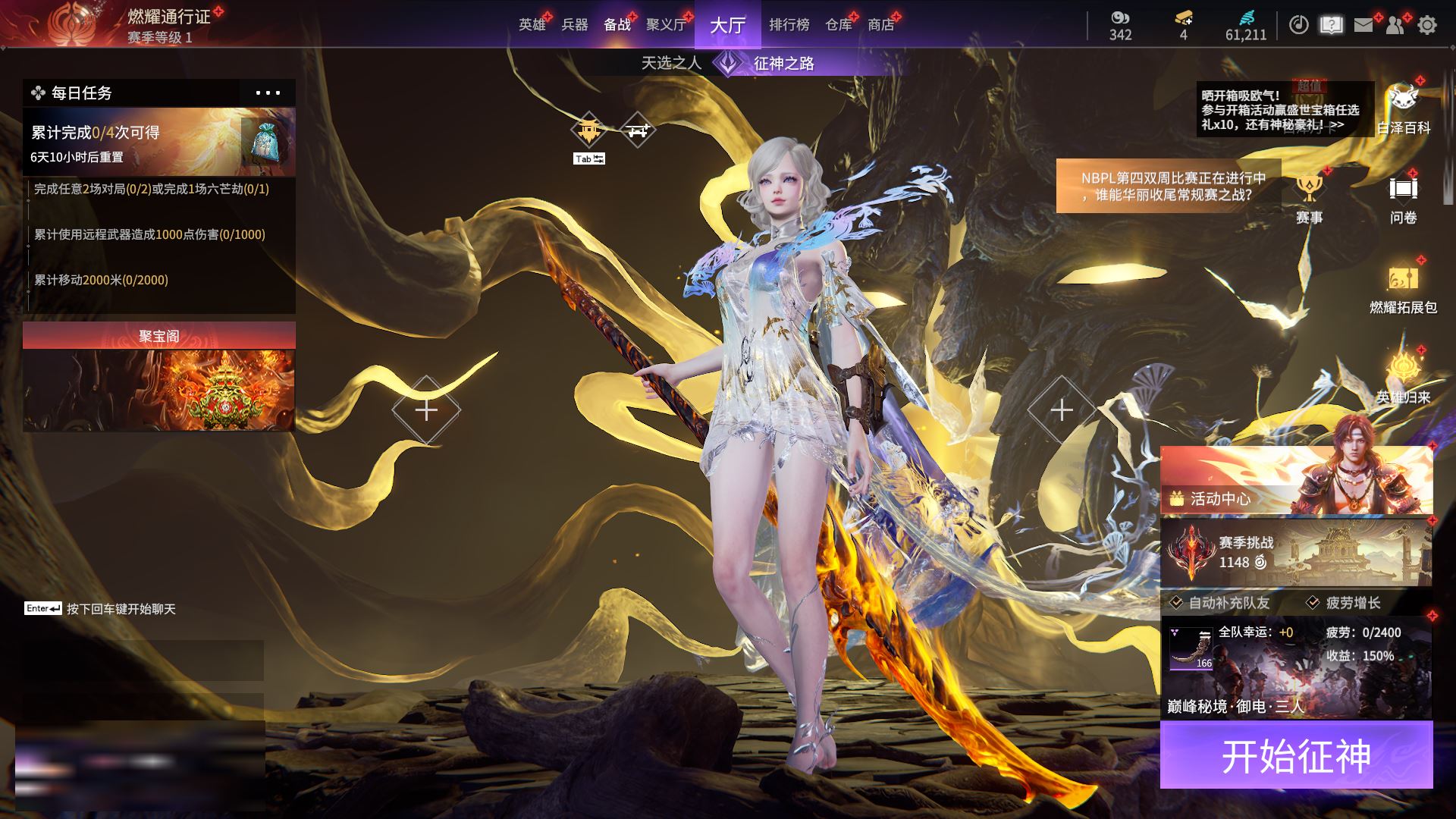Open the 问卷 survey icon
Screen dimensions: 1456x819
1403,197
